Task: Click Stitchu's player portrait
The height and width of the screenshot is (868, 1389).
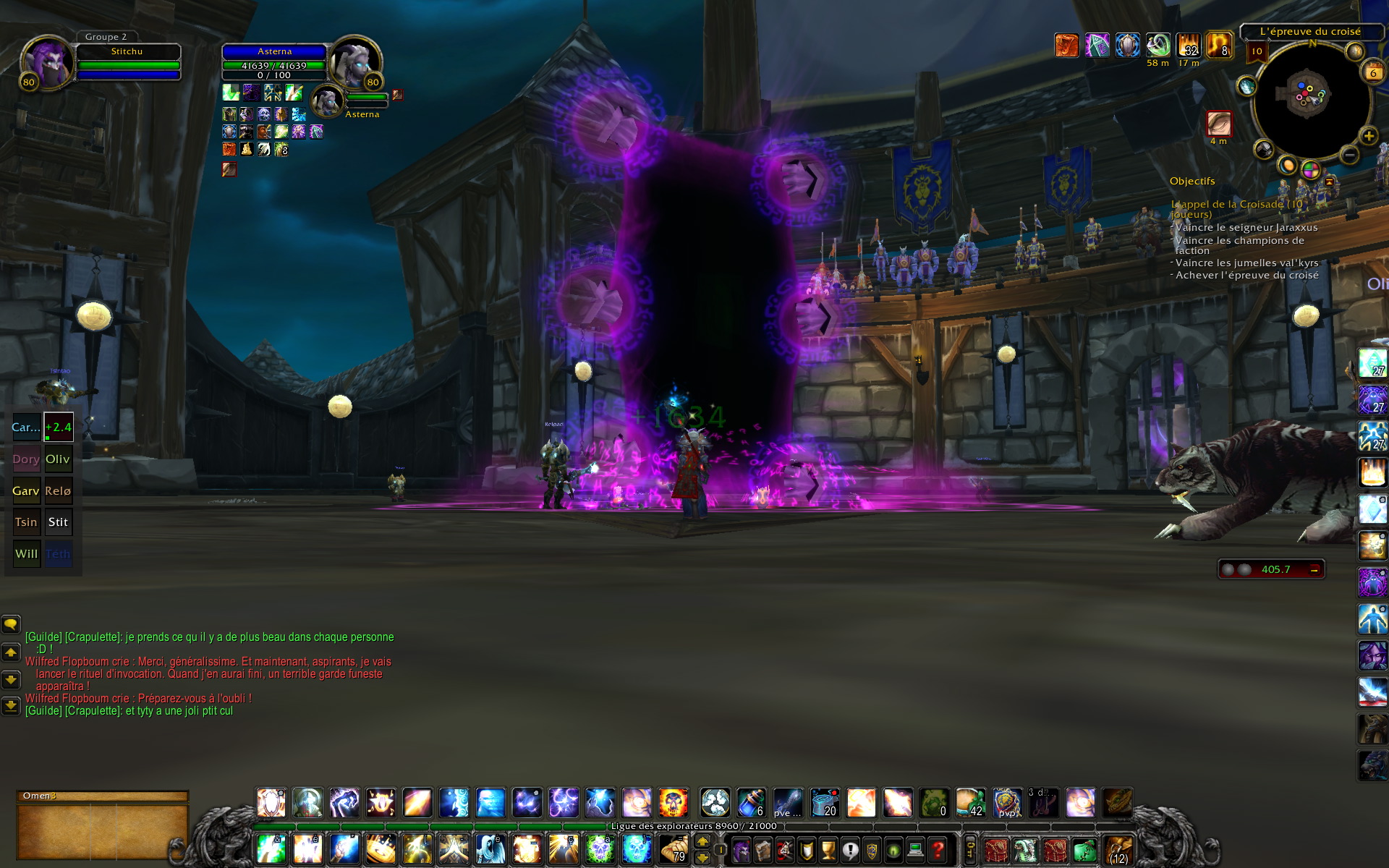Action: click(46, 62)
